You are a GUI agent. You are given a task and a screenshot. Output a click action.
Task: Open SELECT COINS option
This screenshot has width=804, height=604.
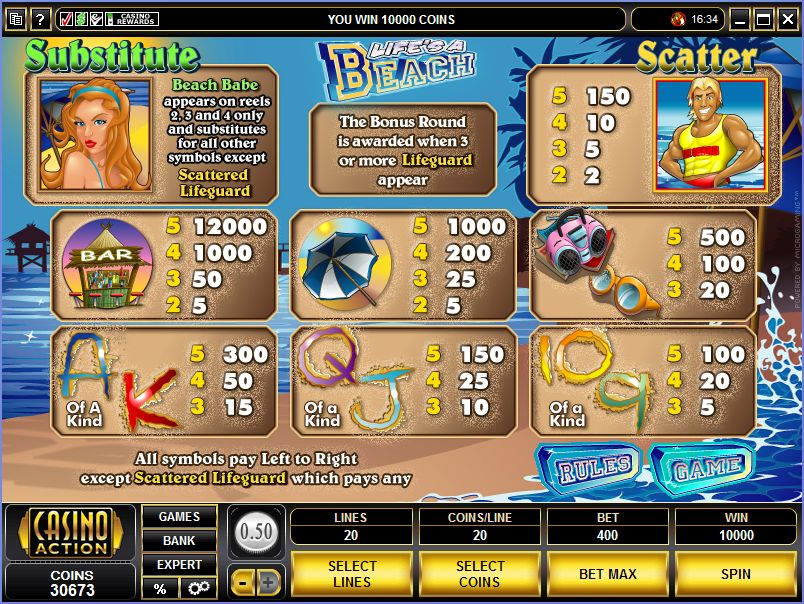(480, 574)
